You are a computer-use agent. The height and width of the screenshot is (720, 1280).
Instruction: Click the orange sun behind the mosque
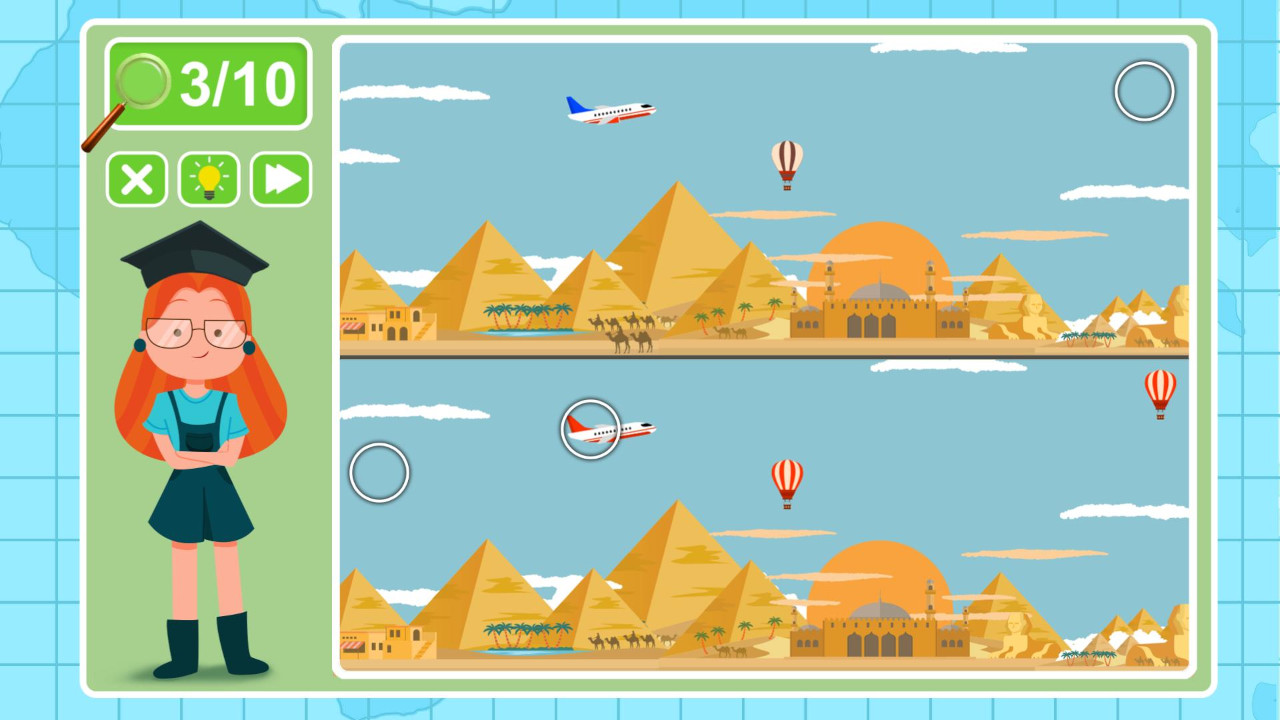coord(880,250)
